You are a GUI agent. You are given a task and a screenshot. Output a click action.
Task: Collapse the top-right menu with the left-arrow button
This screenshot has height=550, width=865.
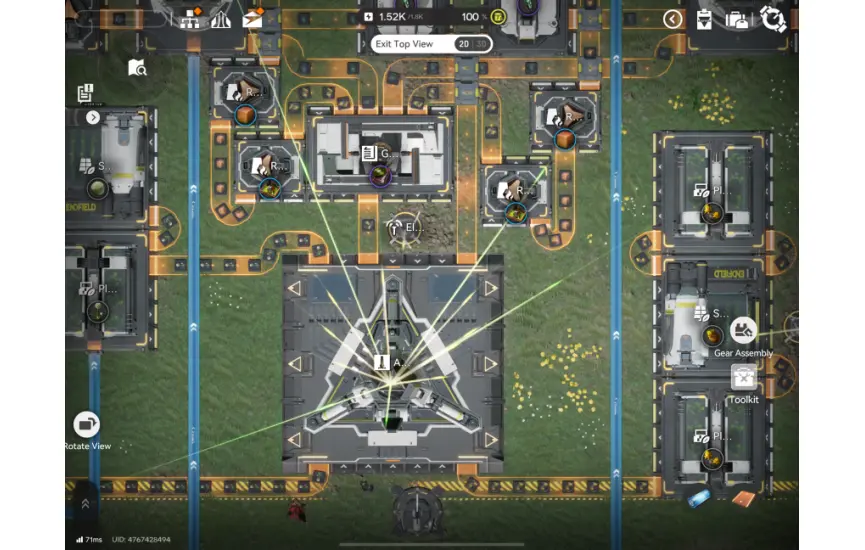tap(673, 19)
